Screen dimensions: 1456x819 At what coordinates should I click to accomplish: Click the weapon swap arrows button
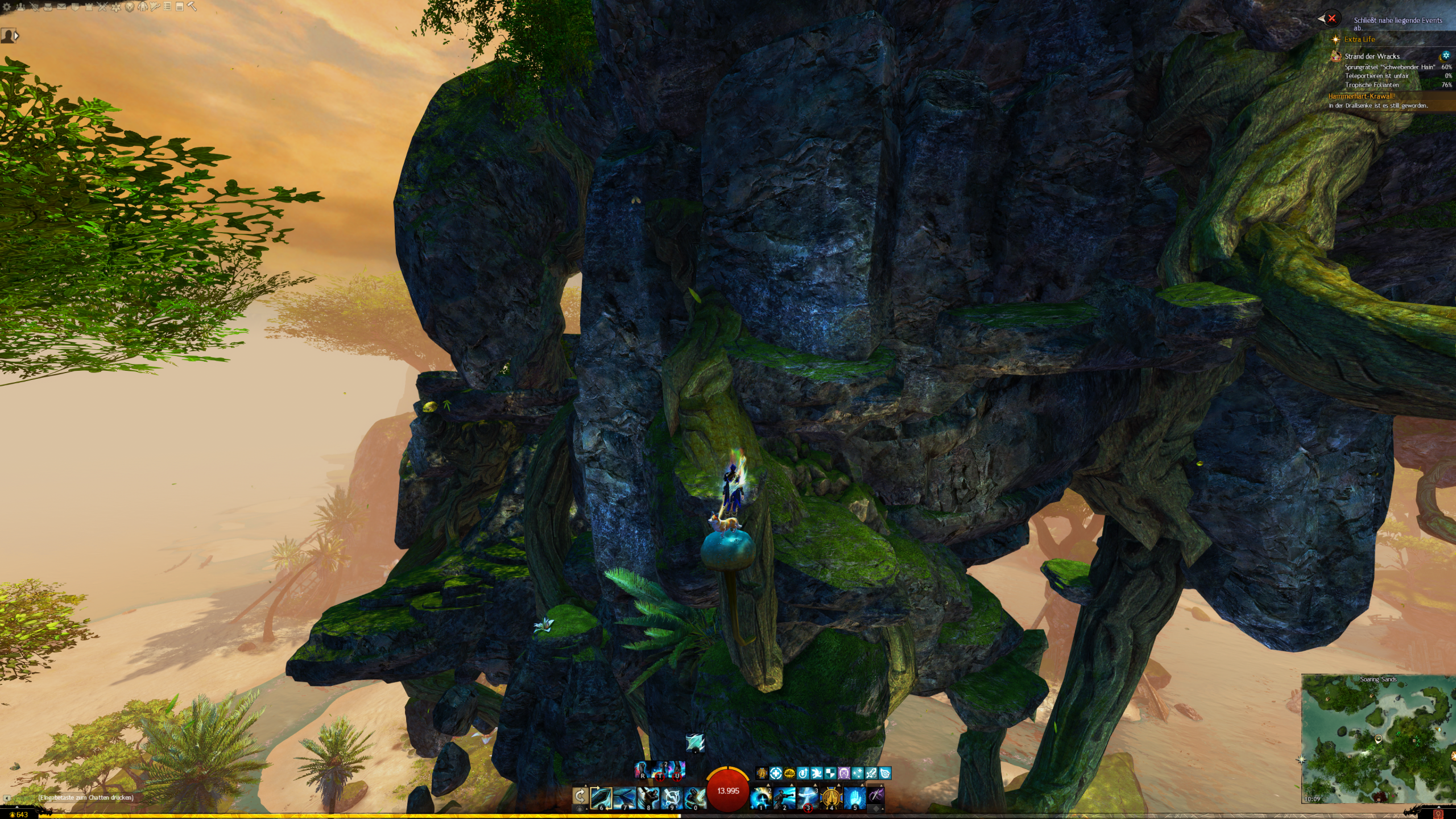580,795
